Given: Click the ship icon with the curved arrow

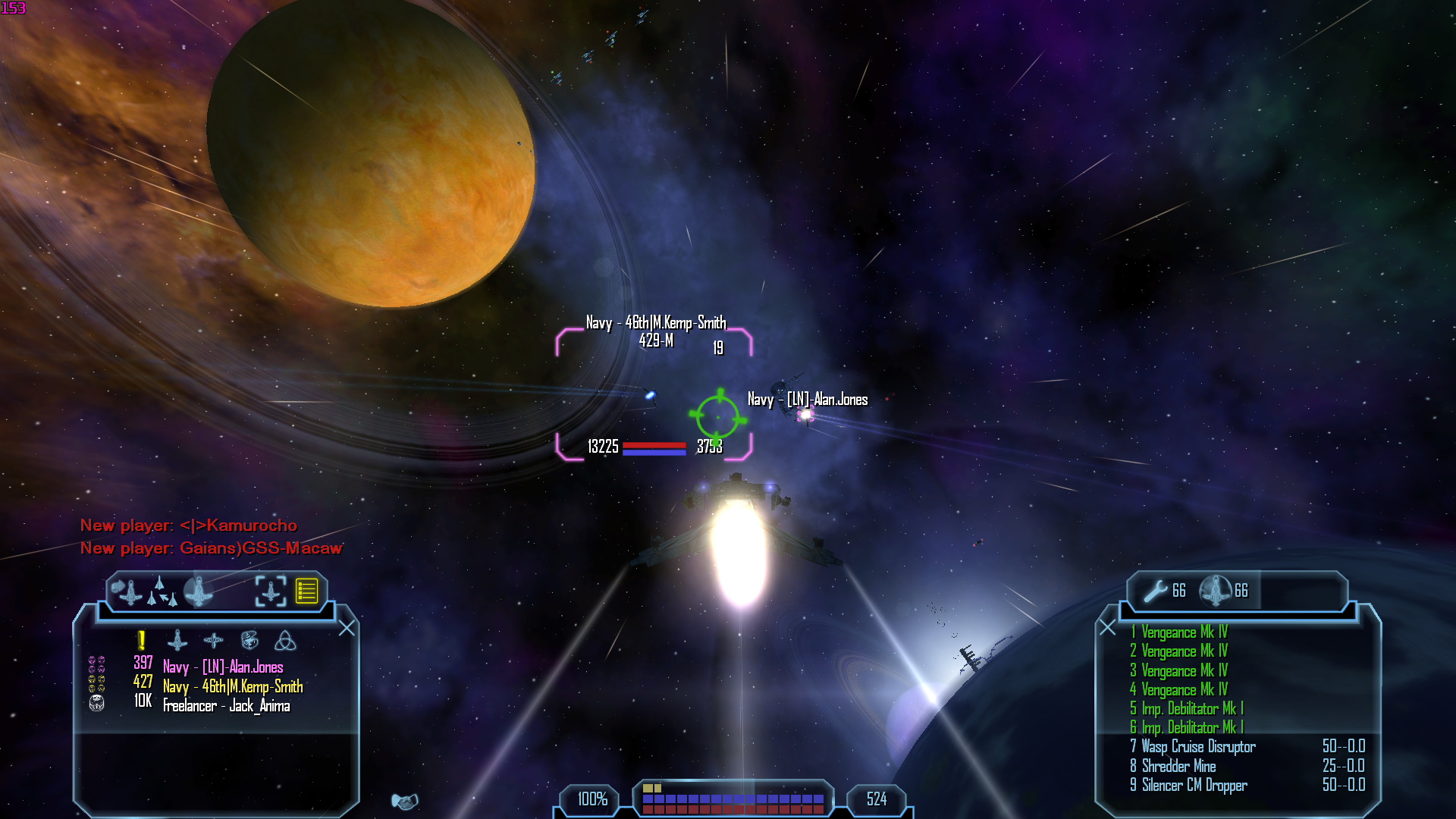Looking at the screenshot, I should tap(127, 591).
